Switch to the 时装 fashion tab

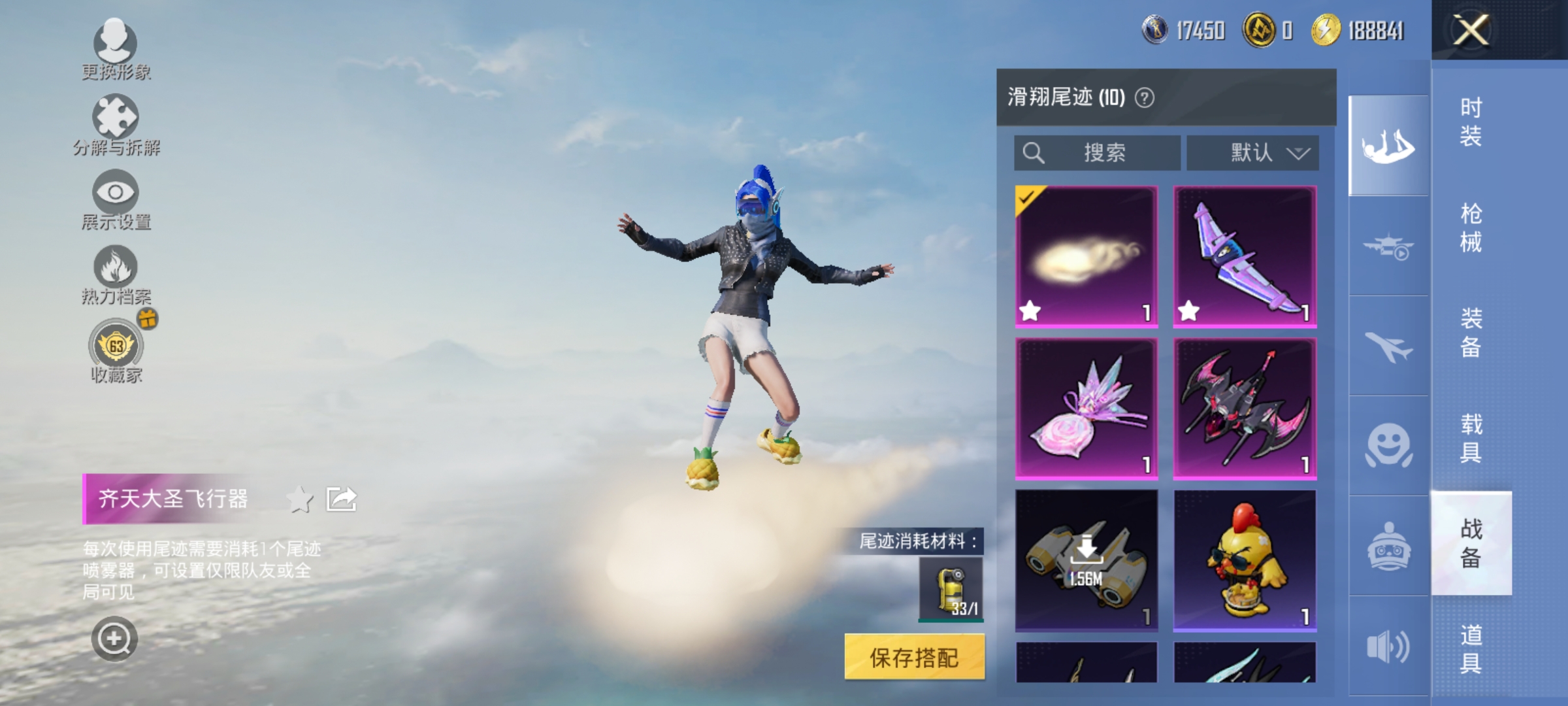coord(1473,121)
